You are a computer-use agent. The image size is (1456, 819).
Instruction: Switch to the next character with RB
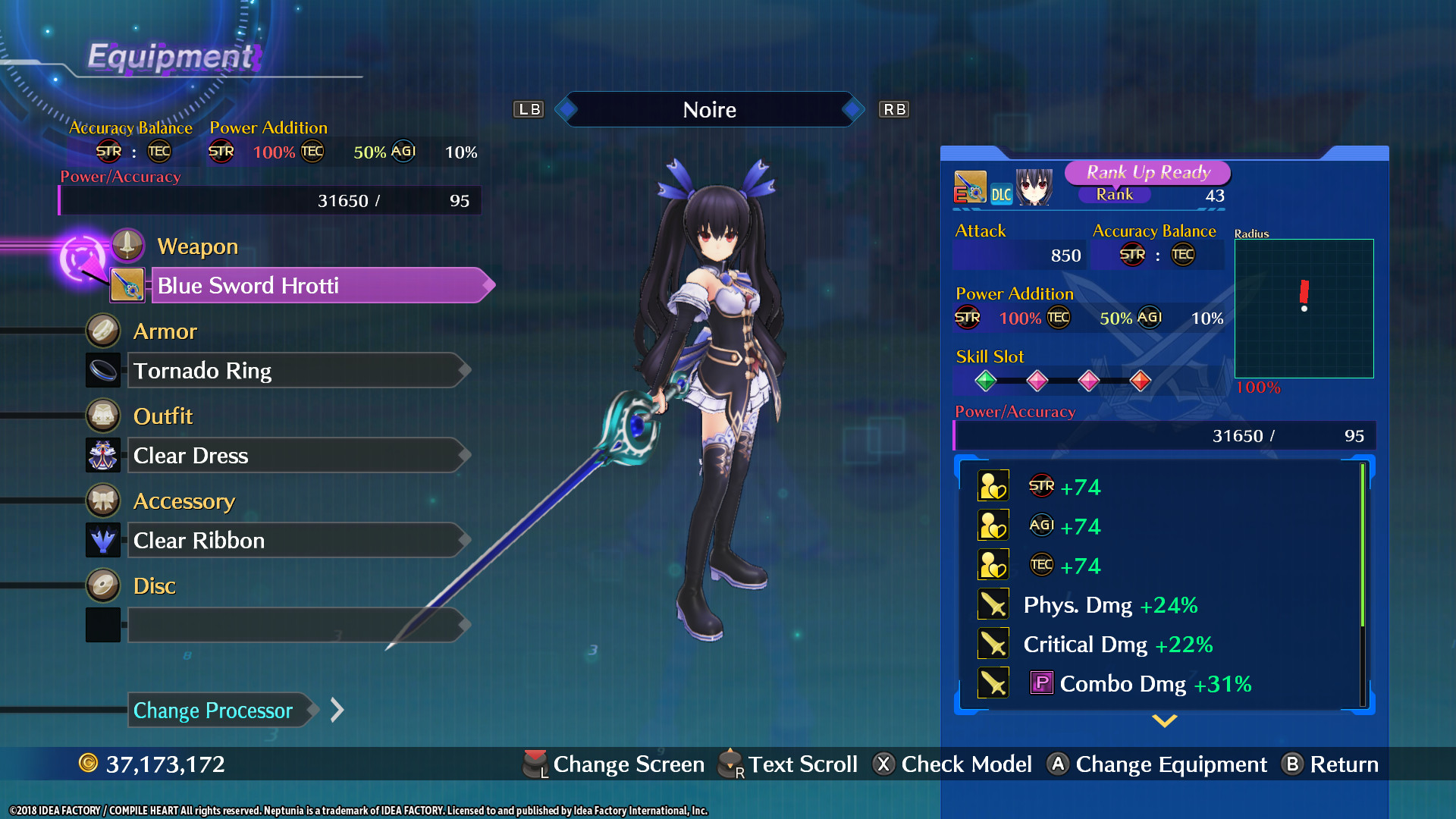[x=893, y=109]
